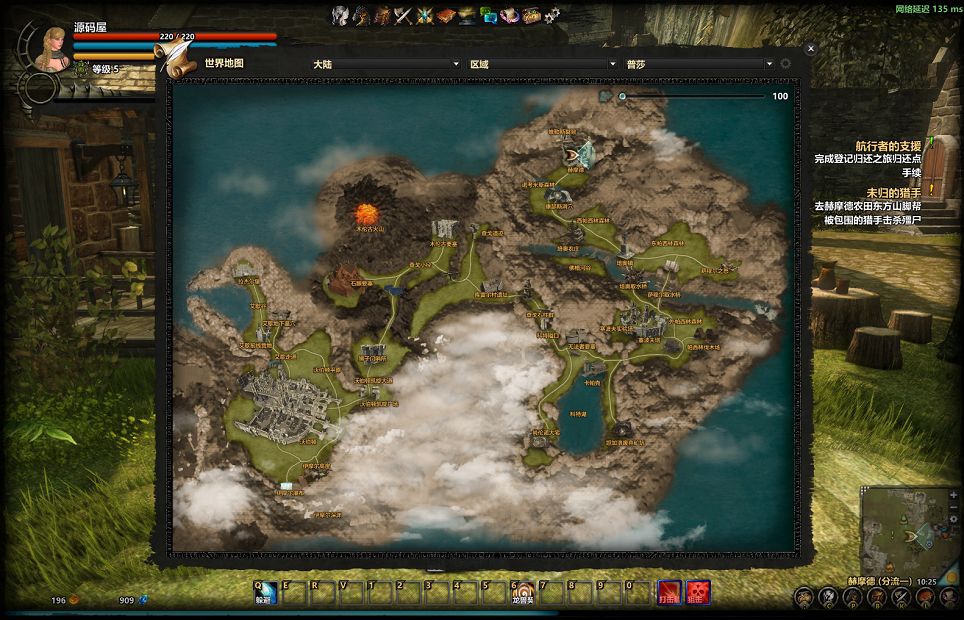
Task: Activate the red slash 打击 skill icon
Action: click(670, 593)
